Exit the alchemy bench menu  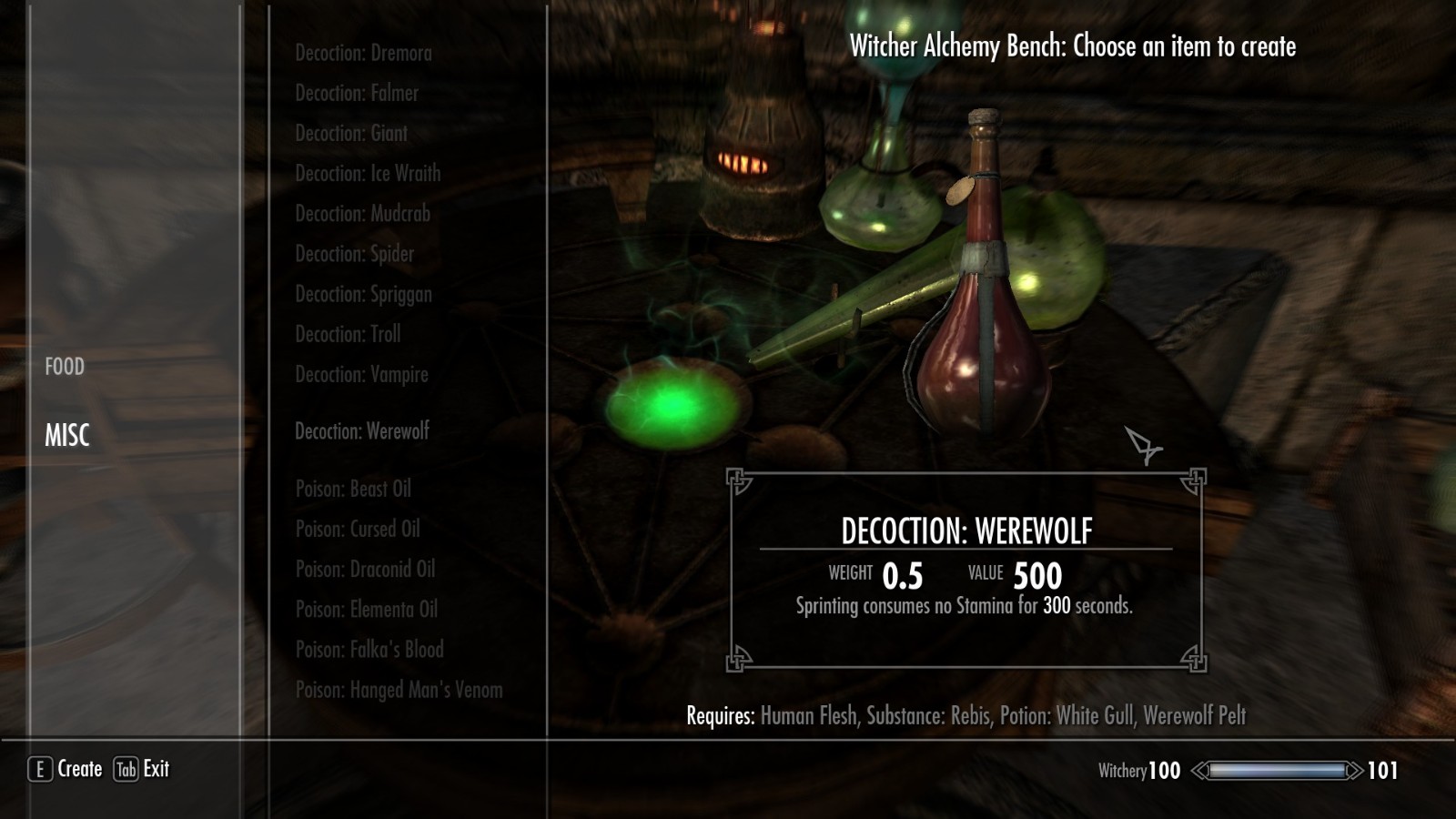pyautogui.click(x=142, y=769)
